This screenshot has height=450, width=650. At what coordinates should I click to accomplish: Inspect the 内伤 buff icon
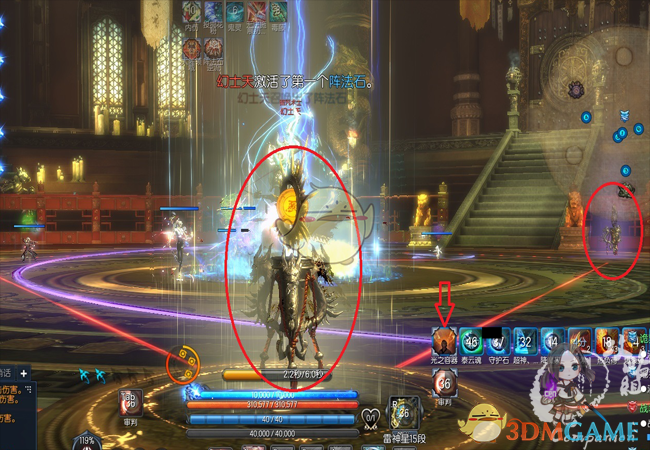[191, 12]
